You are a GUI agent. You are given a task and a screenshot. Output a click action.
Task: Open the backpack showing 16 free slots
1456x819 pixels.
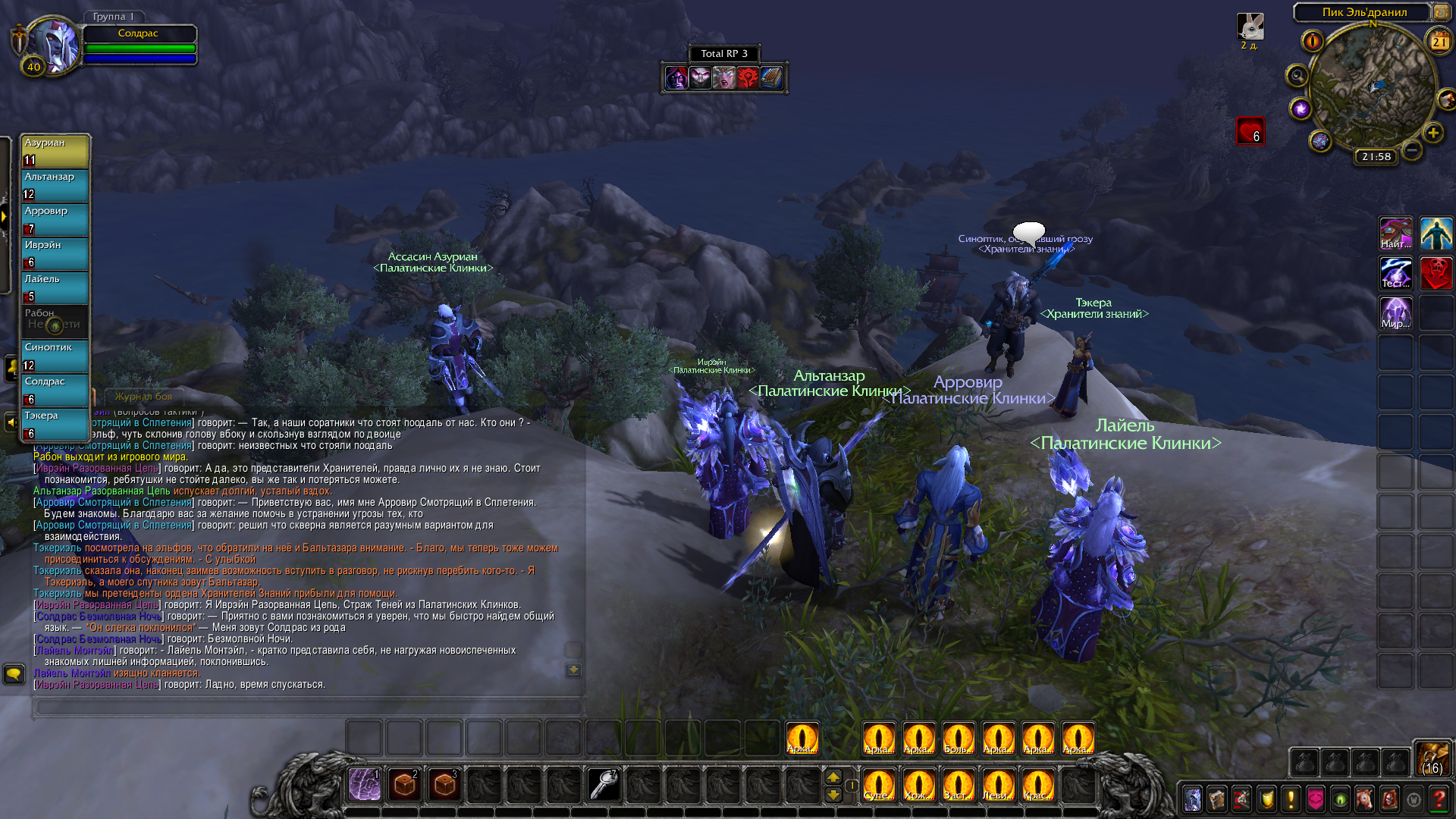click(x=1432, y=758)
